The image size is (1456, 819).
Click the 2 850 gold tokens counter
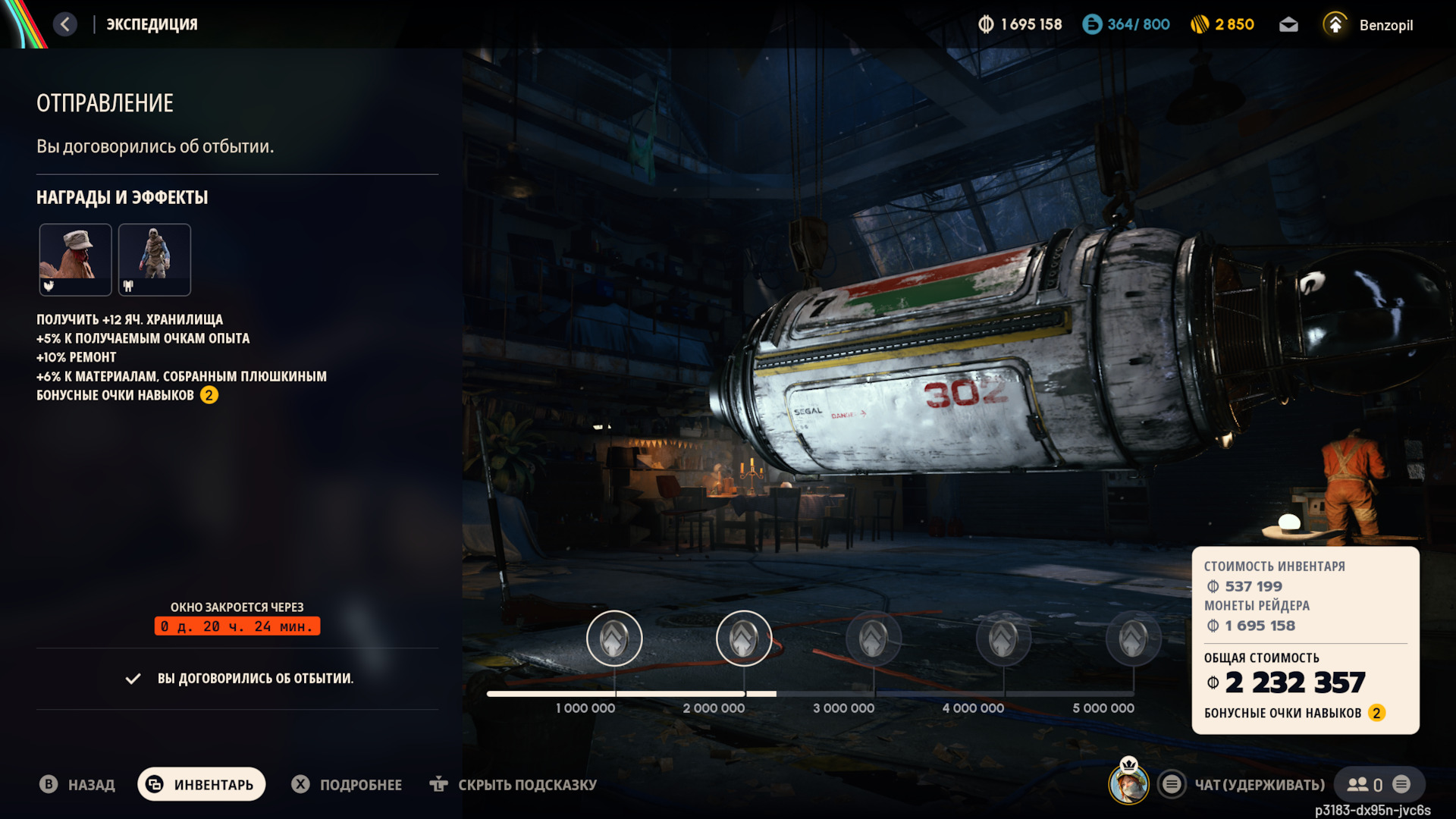pos(1222,25)
